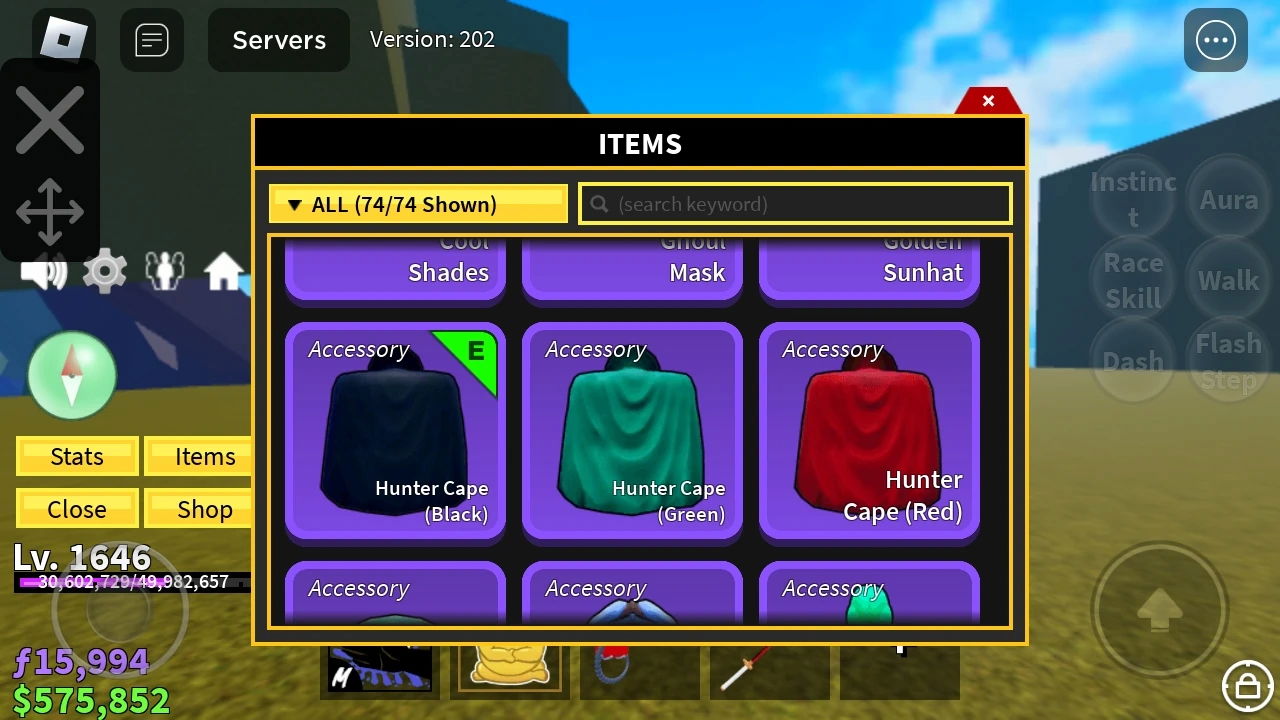Open the compass minimap icon
The width and height of the screenshot is (1280, 720).
click(73, 374)
